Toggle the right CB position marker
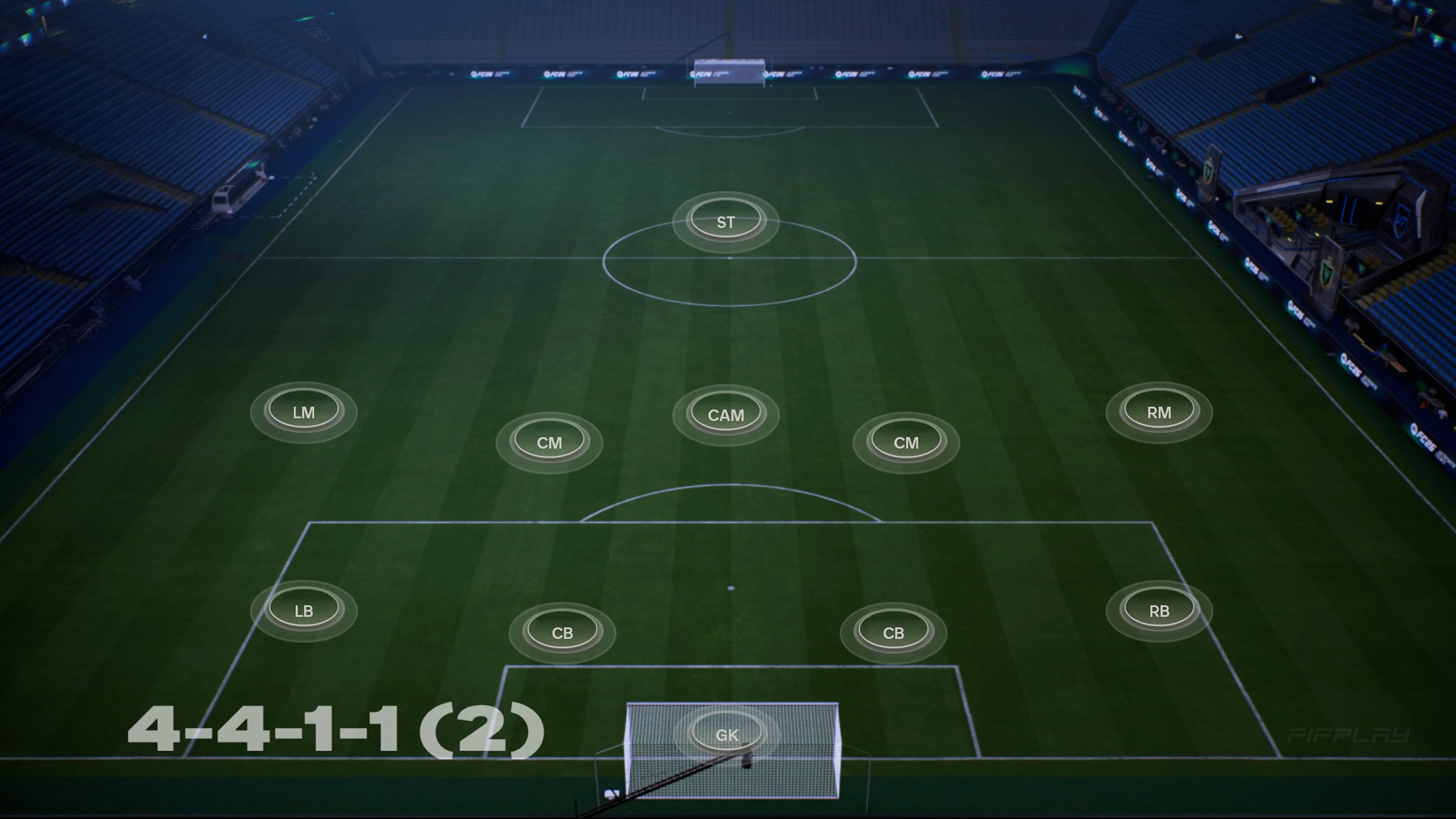The image size is (1456, 819). coord(892,632)
